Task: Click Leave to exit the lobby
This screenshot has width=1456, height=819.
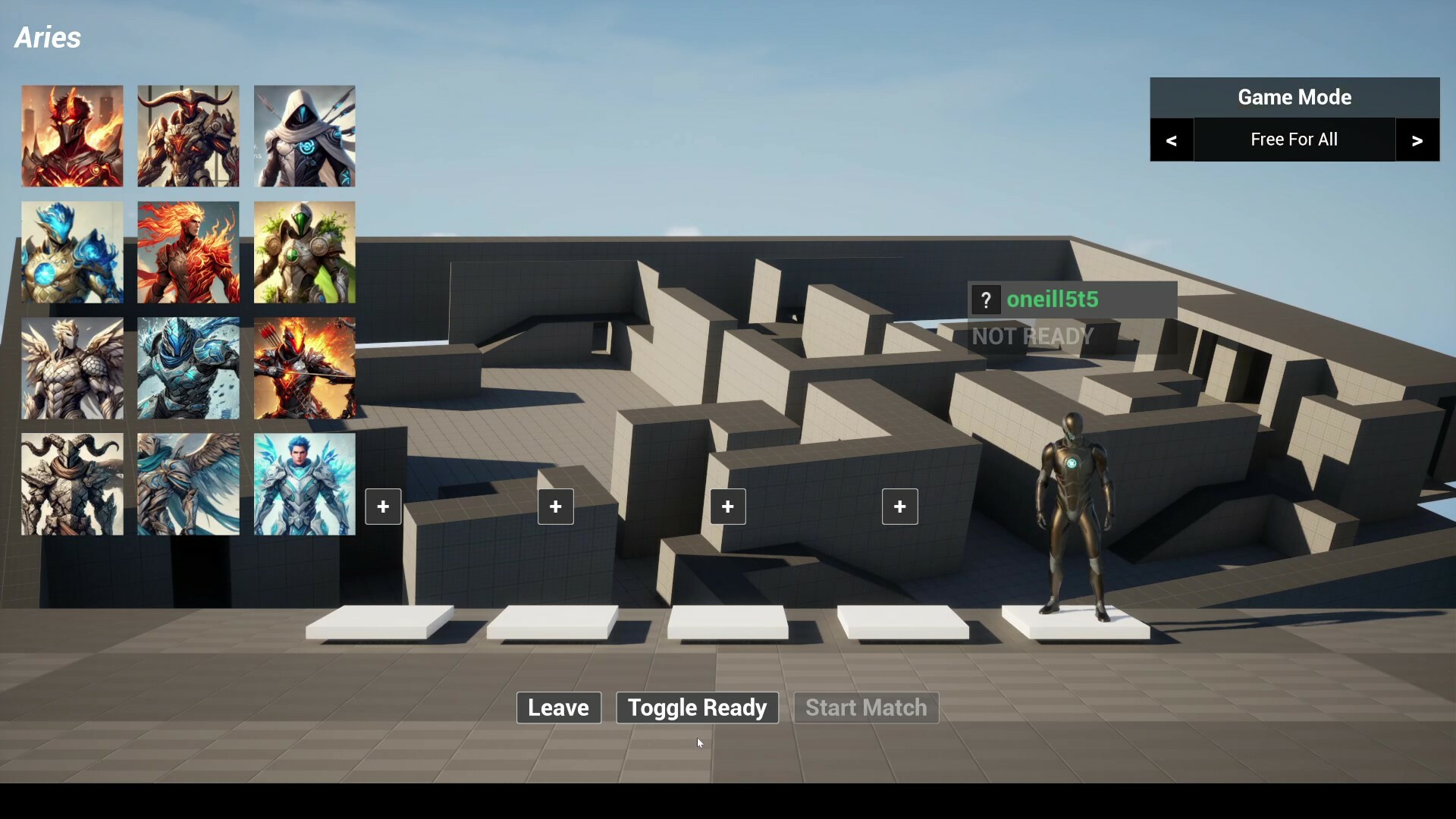Action: click(x=558, y=708)
